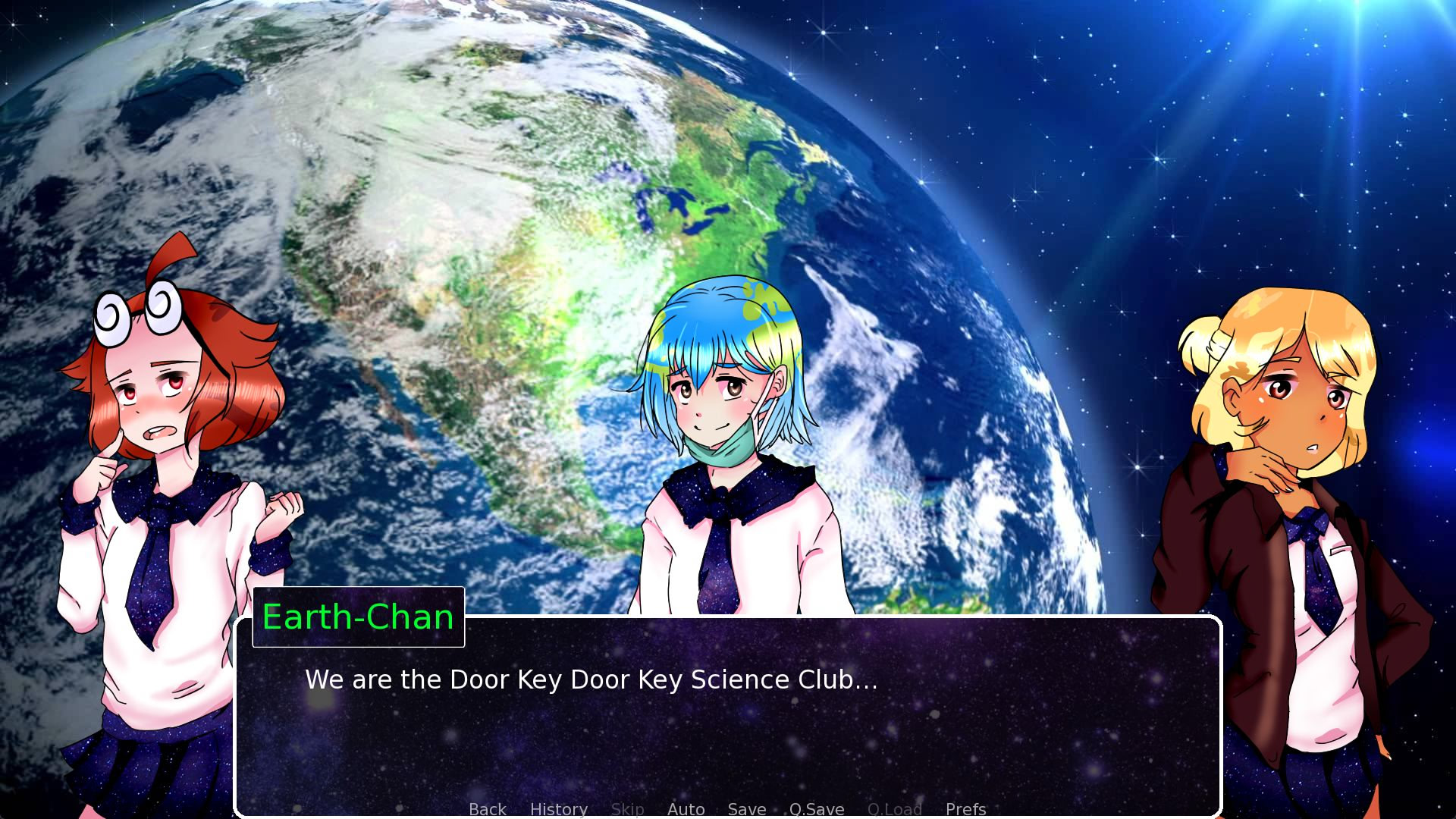Toggle "Auto" forward mode on

coord(686,809)
